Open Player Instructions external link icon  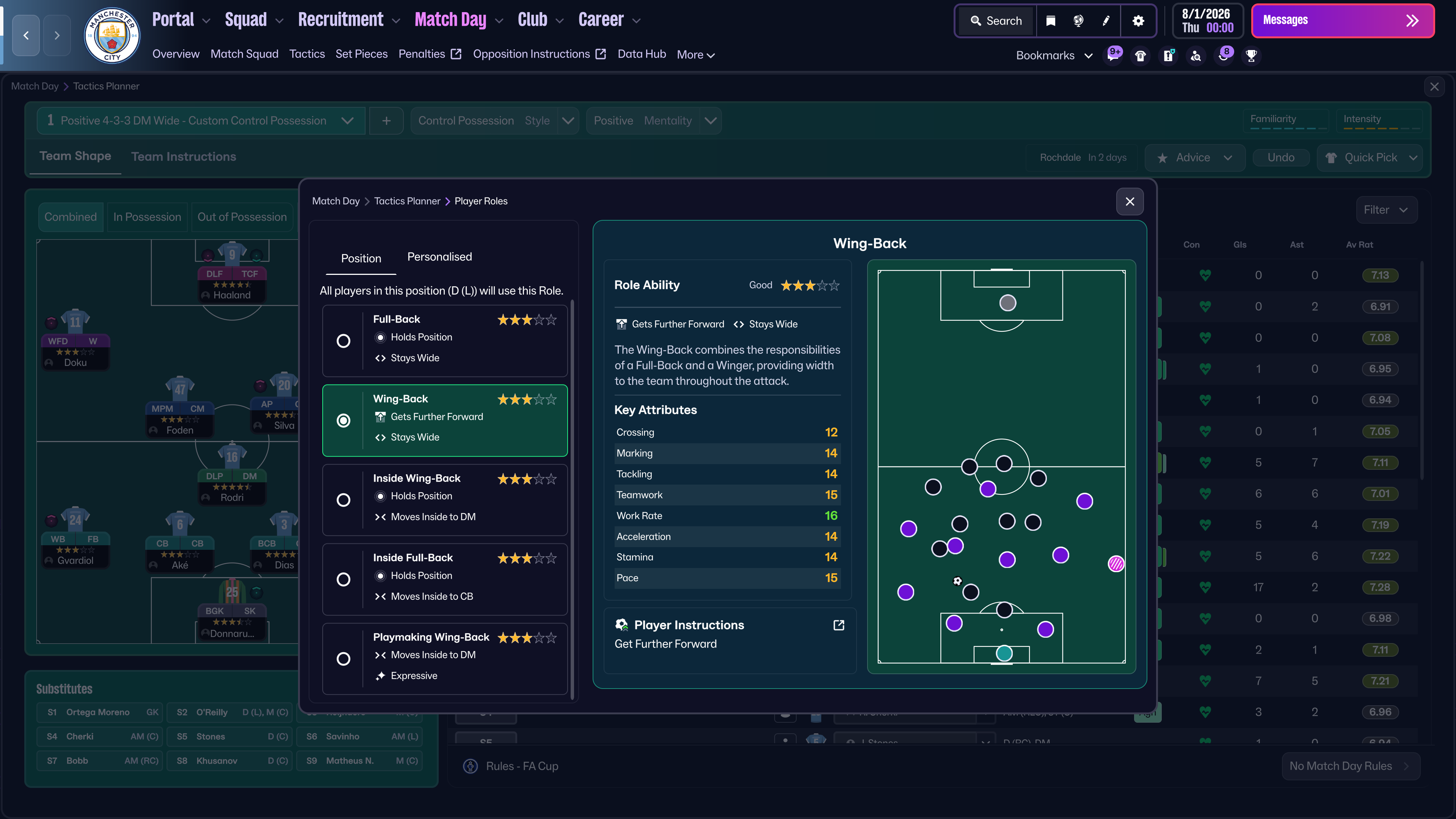pyautogui.click(x=838, y=624)
